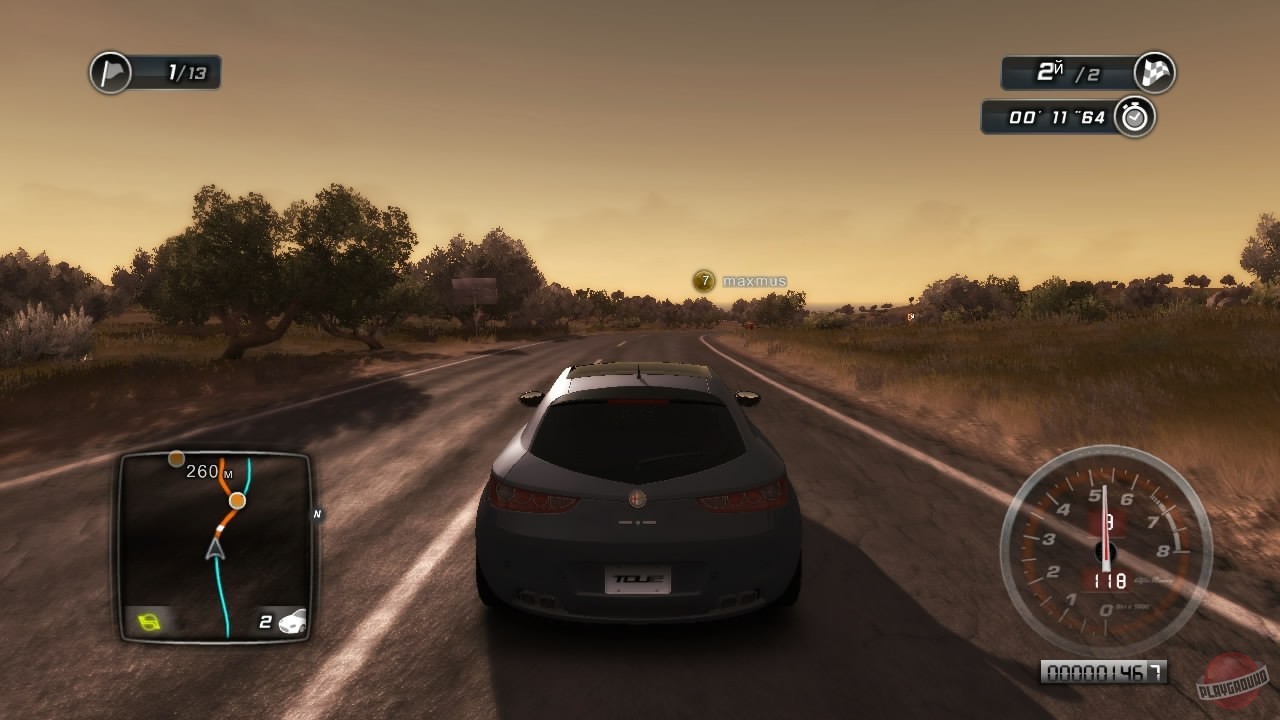
Task: Click the stopwatch timer icon
Action: coord(1132,118)
